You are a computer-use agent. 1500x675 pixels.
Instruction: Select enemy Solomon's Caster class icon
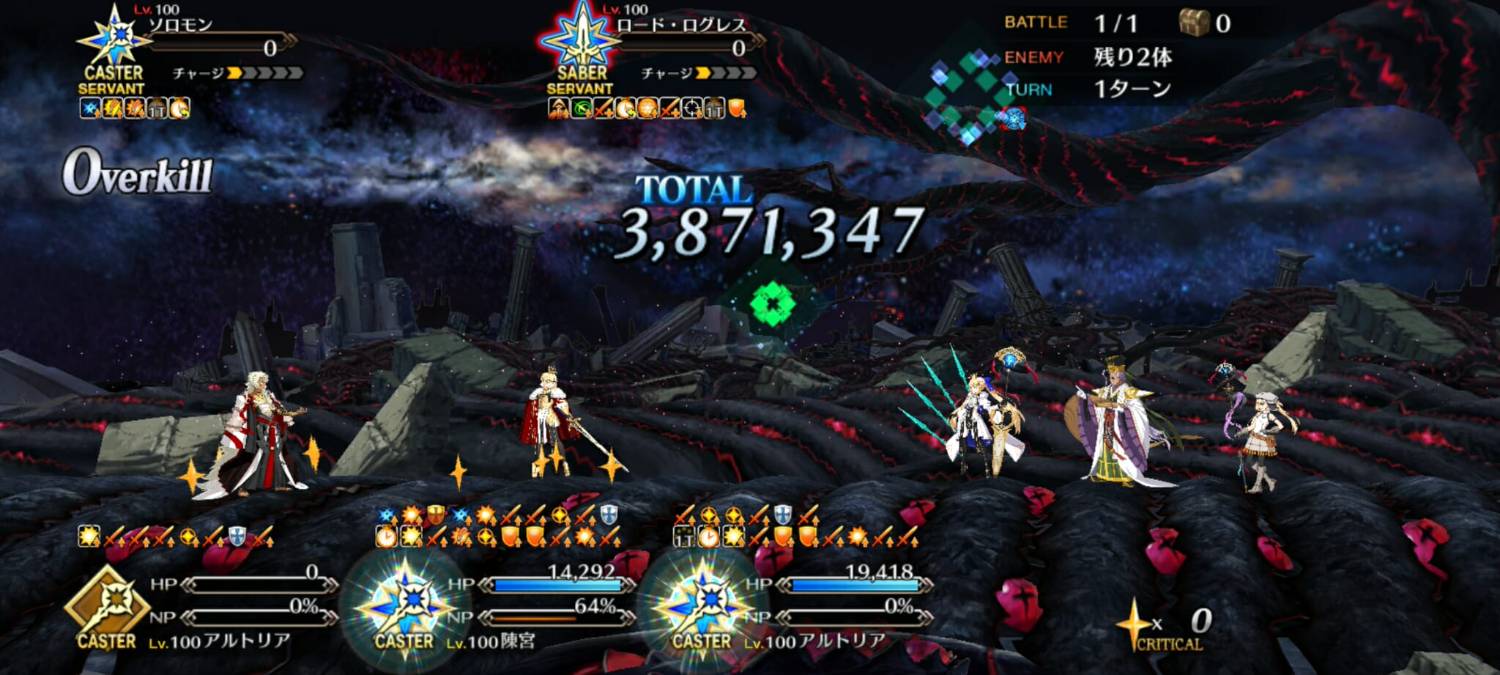(x=113, y=40)
